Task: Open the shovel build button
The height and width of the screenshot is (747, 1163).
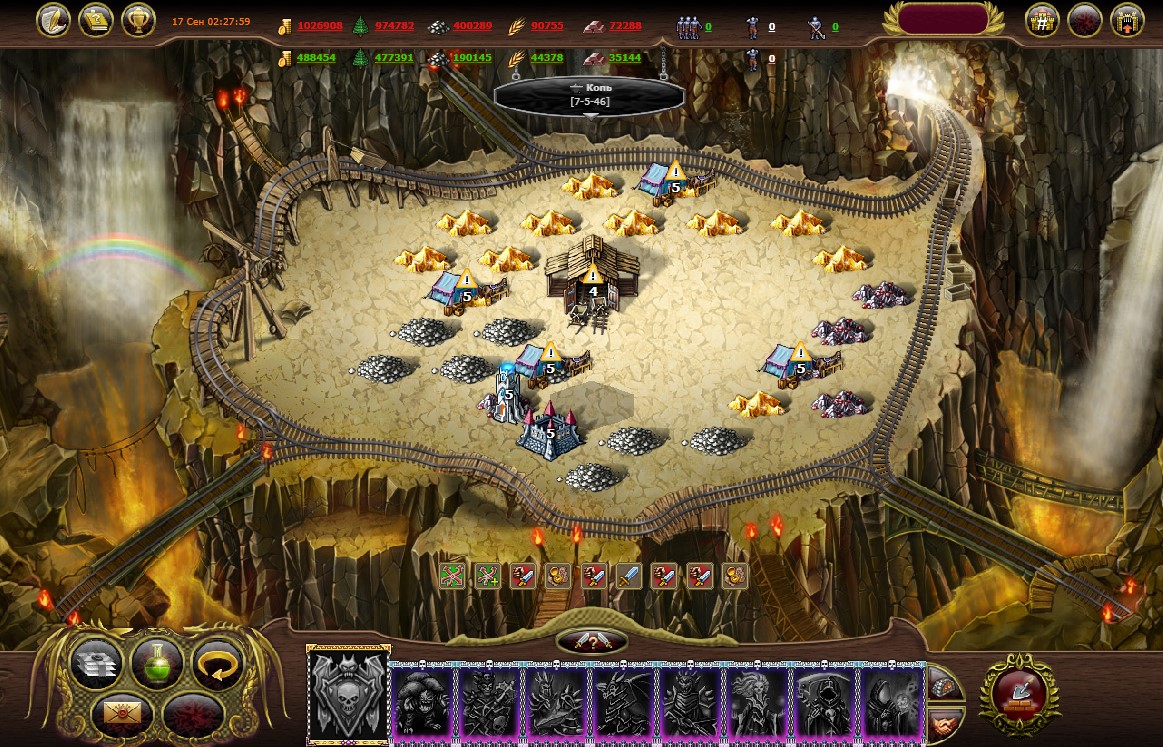Action: click(1018, 693)
